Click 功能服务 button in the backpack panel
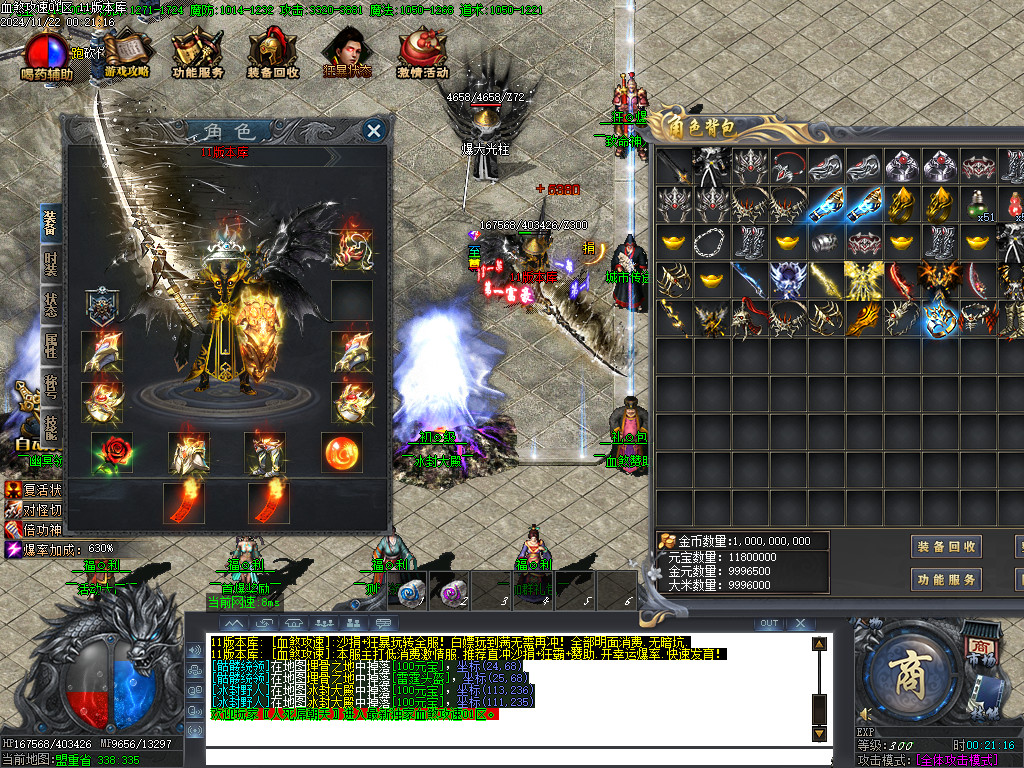 coord(946,580)
